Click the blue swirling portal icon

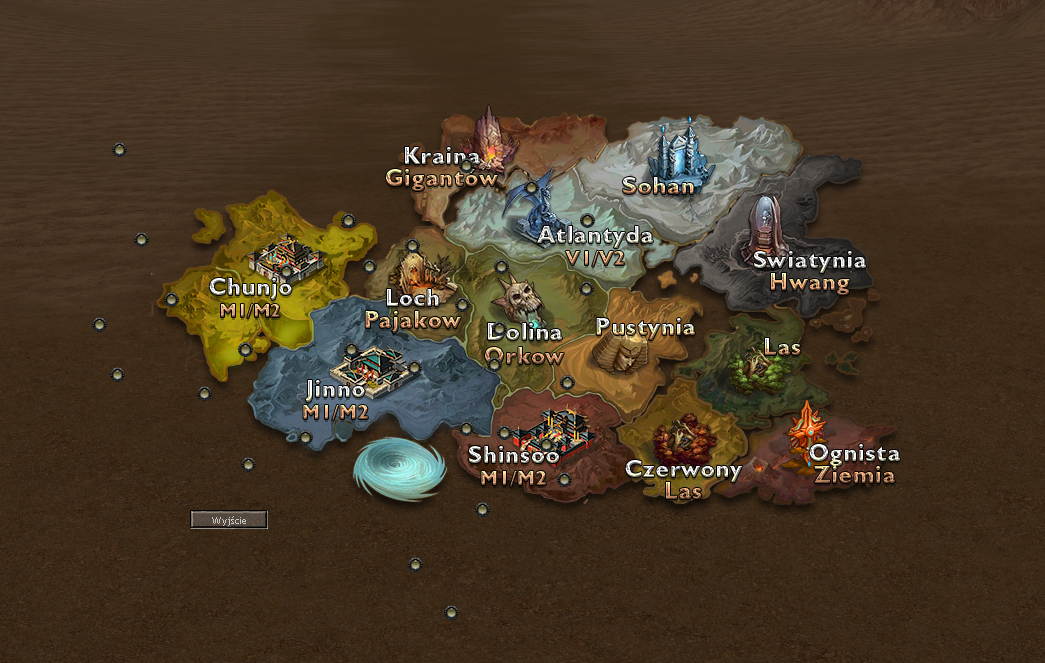[x=398, y=469]
